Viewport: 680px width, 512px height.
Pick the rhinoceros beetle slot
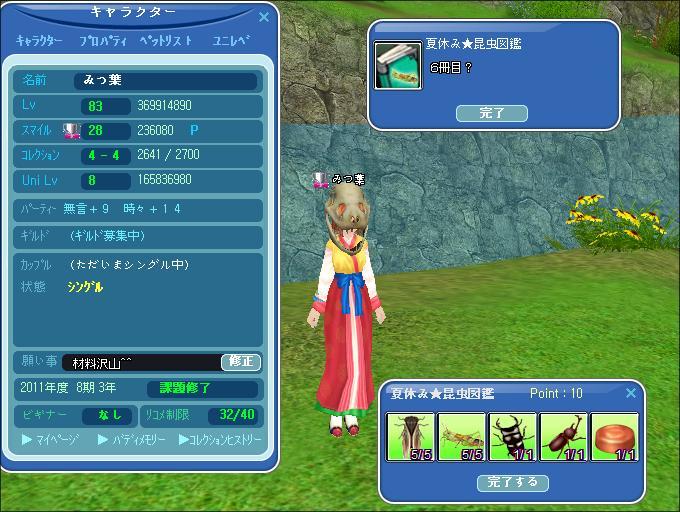pyautogui.click(x=563, y=437)
